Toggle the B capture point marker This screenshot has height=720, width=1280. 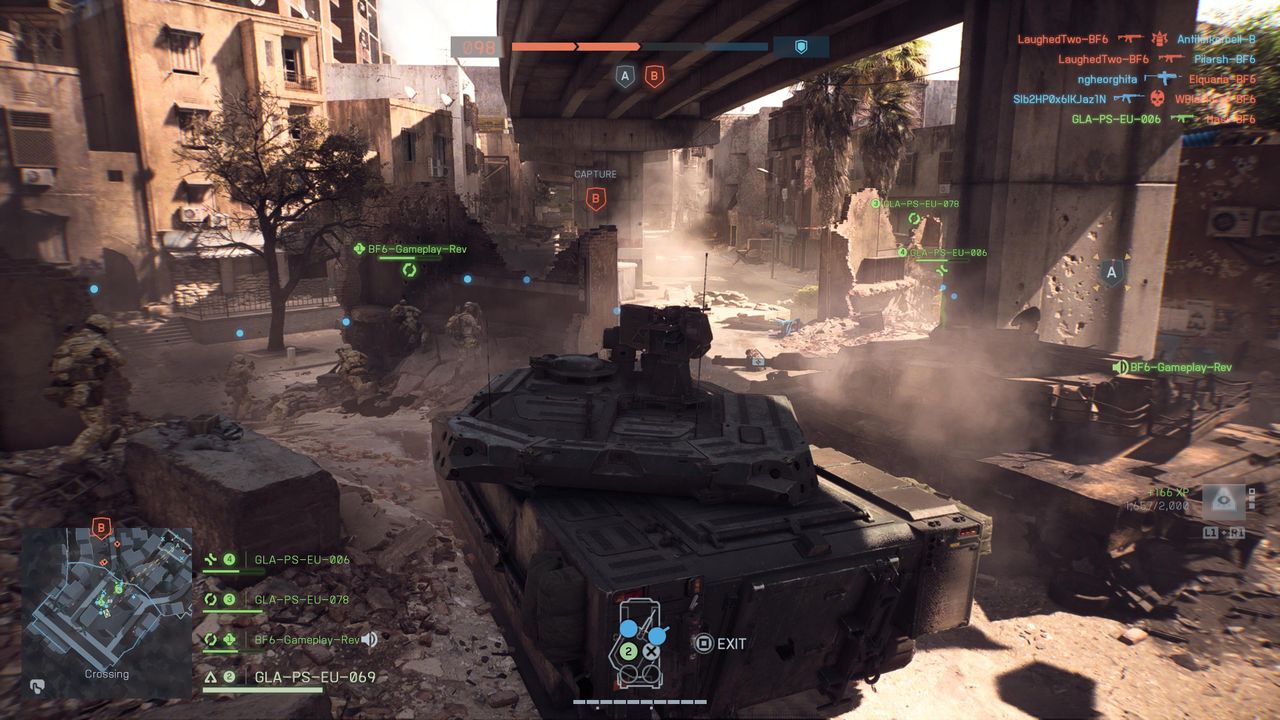[x=596, y=199]
